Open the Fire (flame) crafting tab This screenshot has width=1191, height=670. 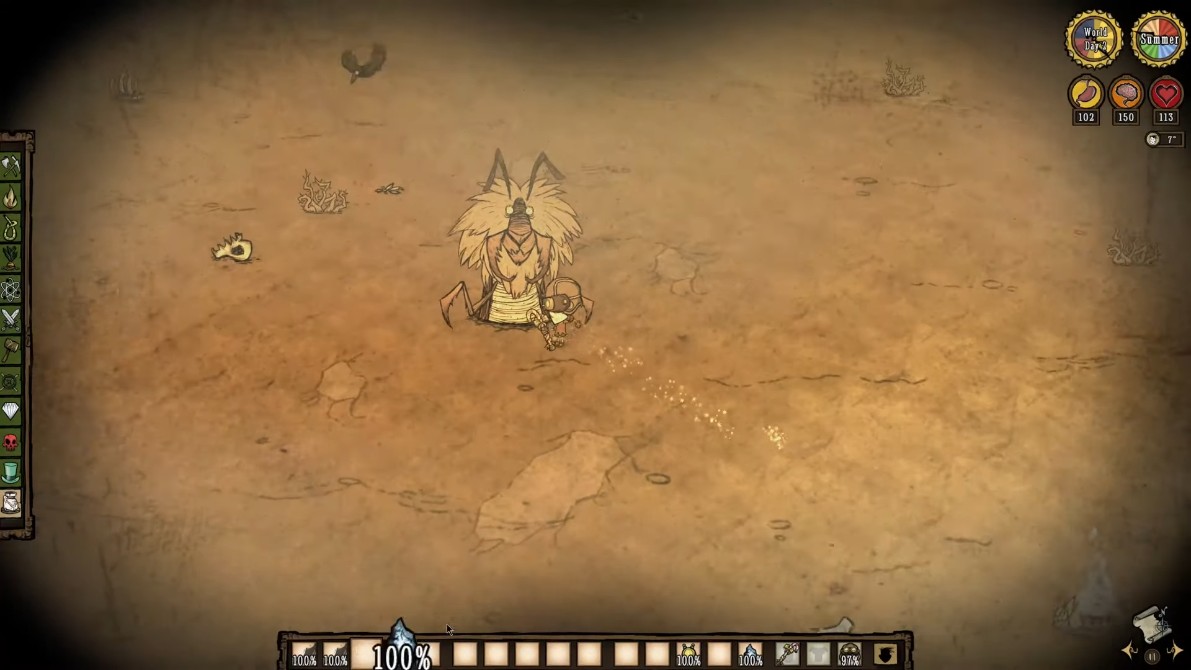(x=11, y=197)
